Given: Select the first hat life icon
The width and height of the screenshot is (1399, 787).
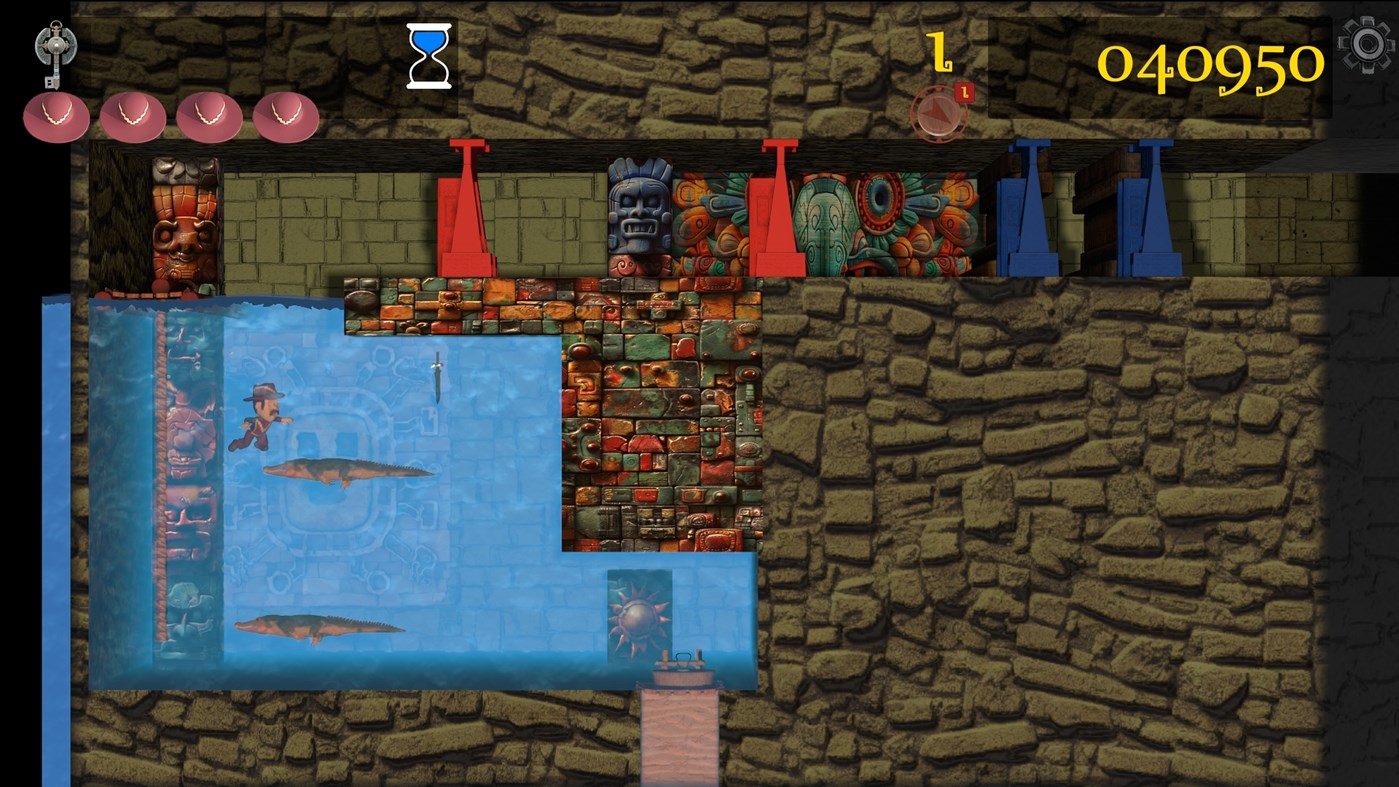Looking at the screenshot, I should tap(56, 117).
